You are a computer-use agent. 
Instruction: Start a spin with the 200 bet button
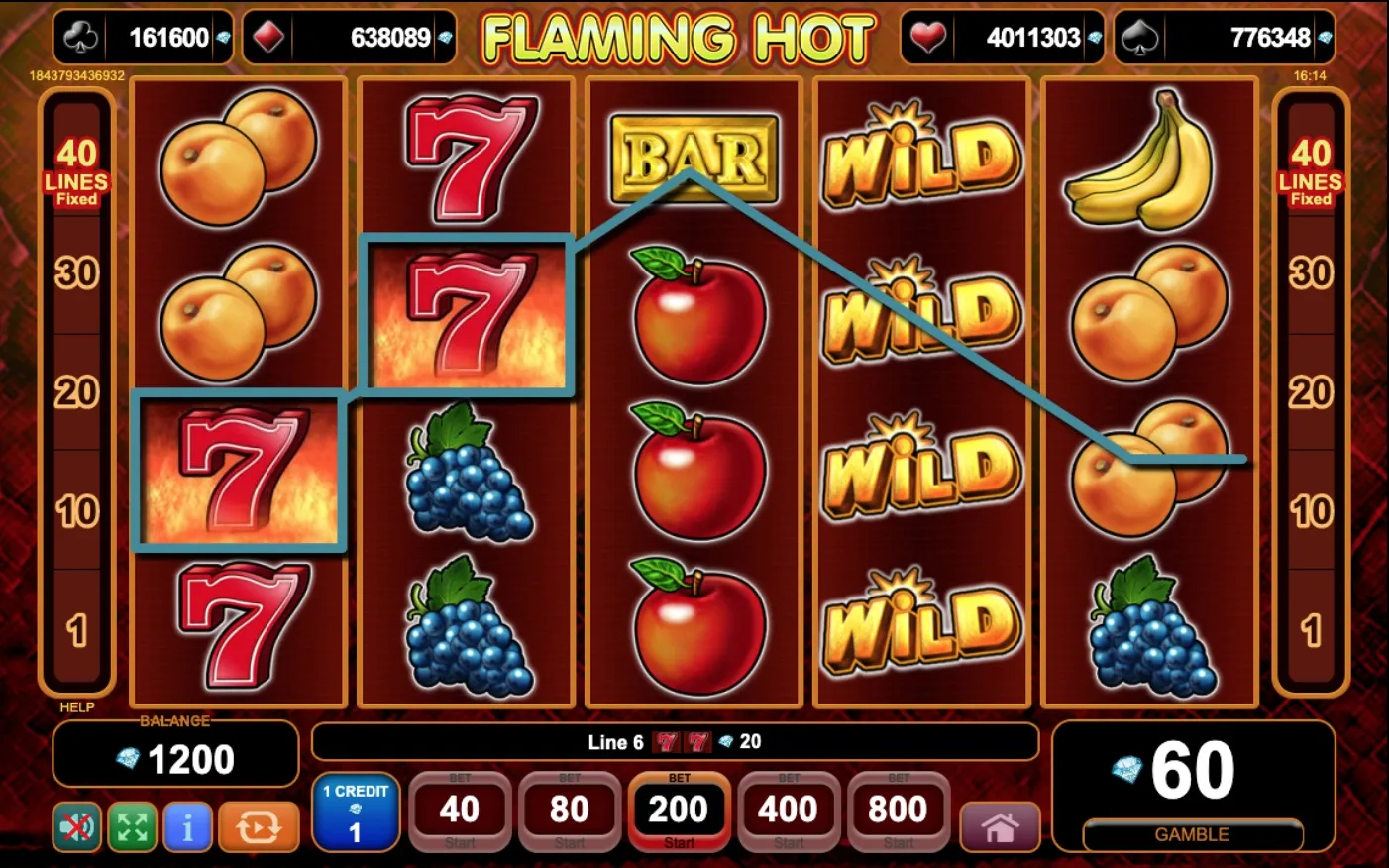pos(679,809)
